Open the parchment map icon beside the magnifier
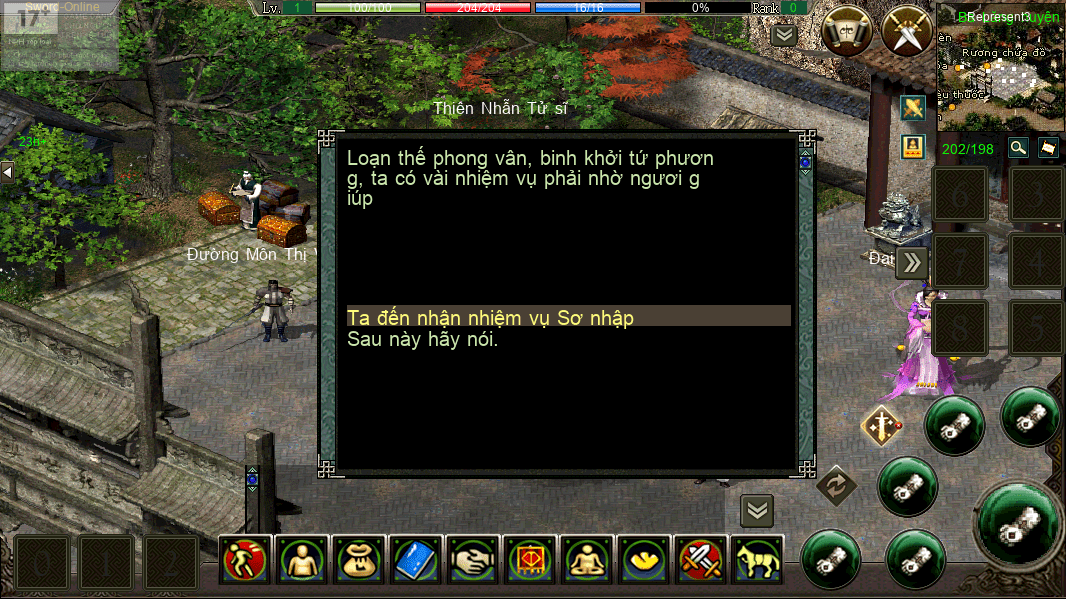This screenshot has width=1066, height=599. pyautogui.click(x=1048, y=148)
